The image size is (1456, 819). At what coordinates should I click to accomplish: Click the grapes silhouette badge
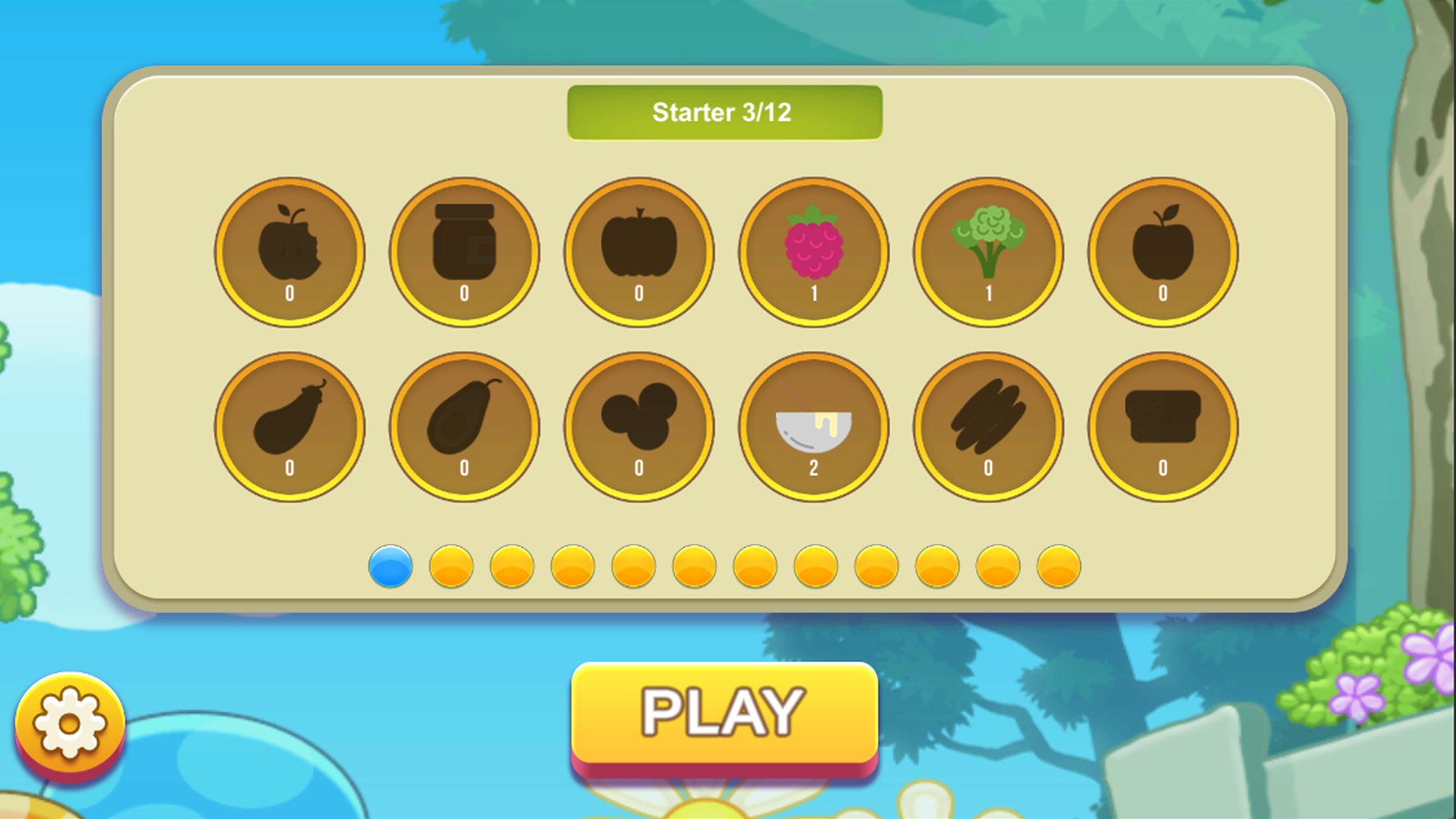(639, 426)
